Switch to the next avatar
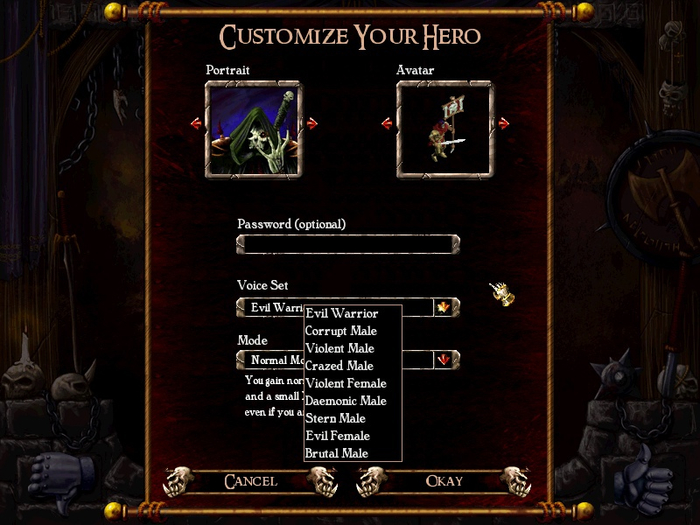 [503, 123]
